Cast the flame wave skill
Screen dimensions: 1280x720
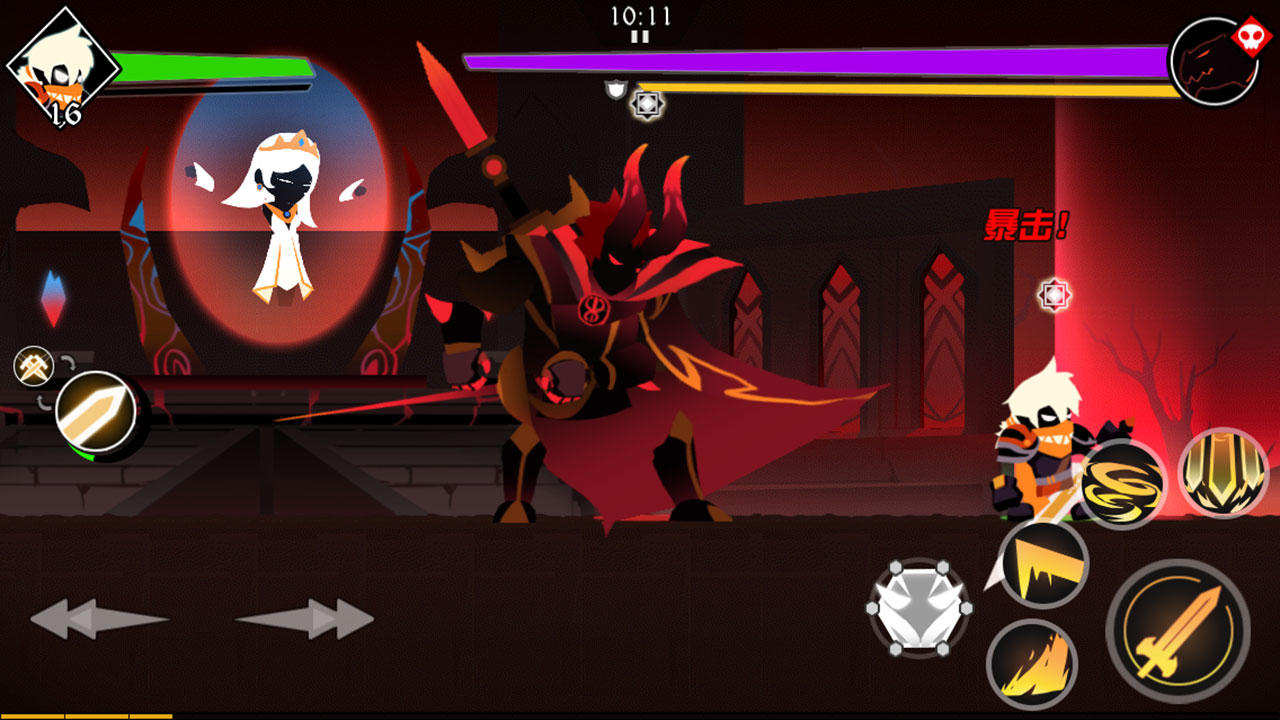[x=1030, y=664]
